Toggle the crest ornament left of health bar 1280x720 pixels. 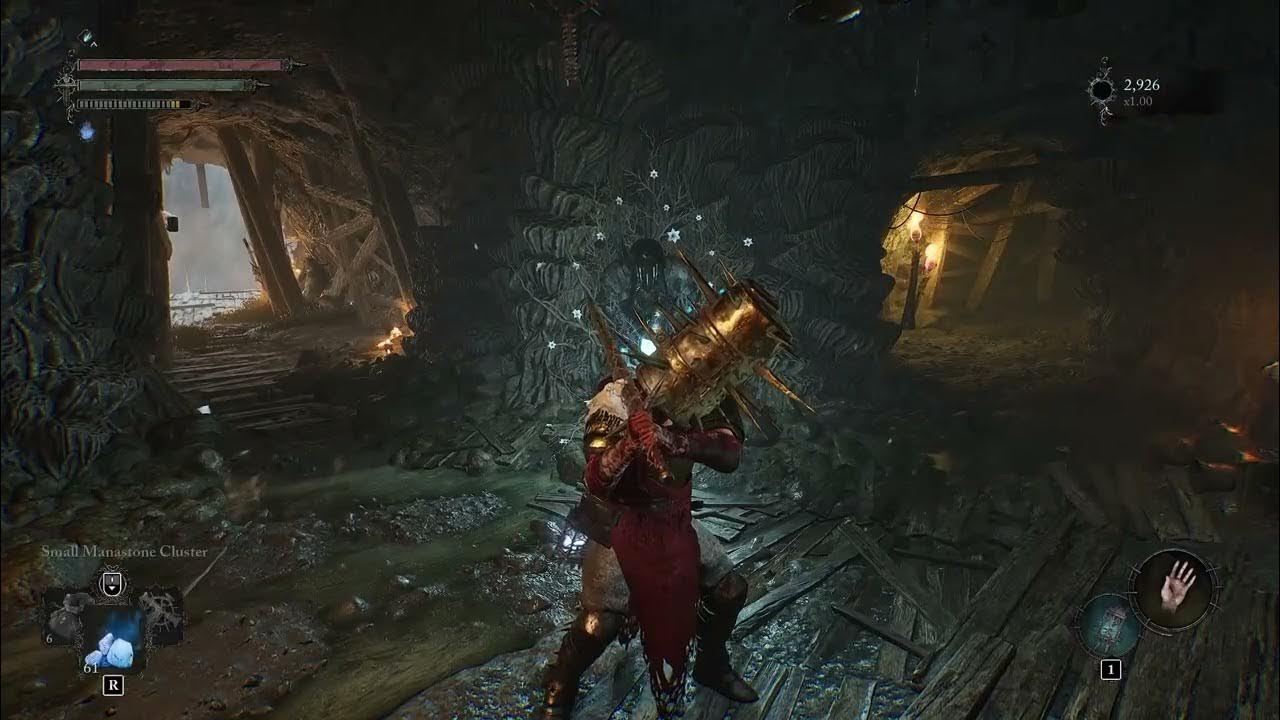coord(66,78)
